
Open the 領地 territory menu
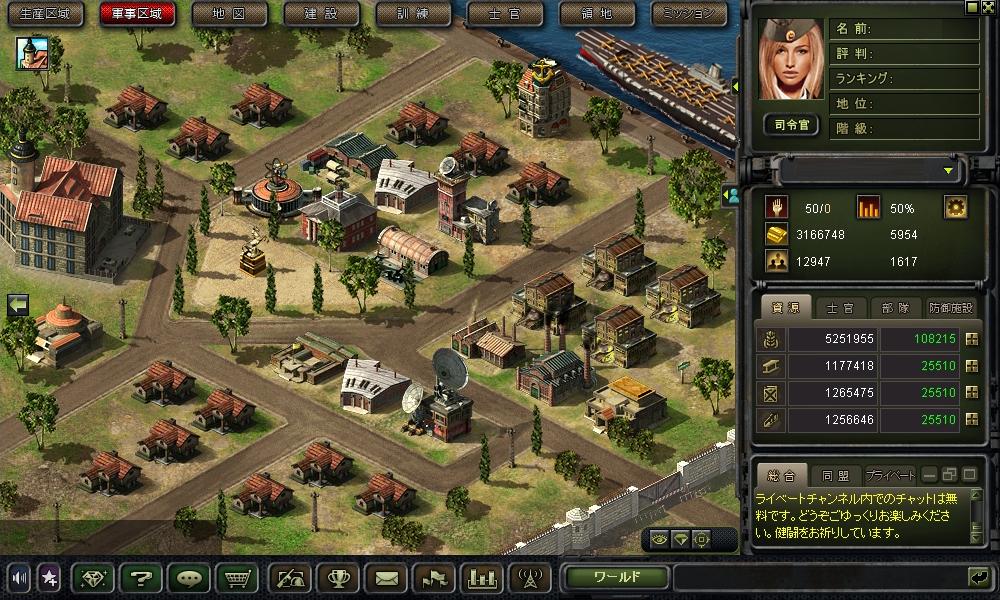597,14
